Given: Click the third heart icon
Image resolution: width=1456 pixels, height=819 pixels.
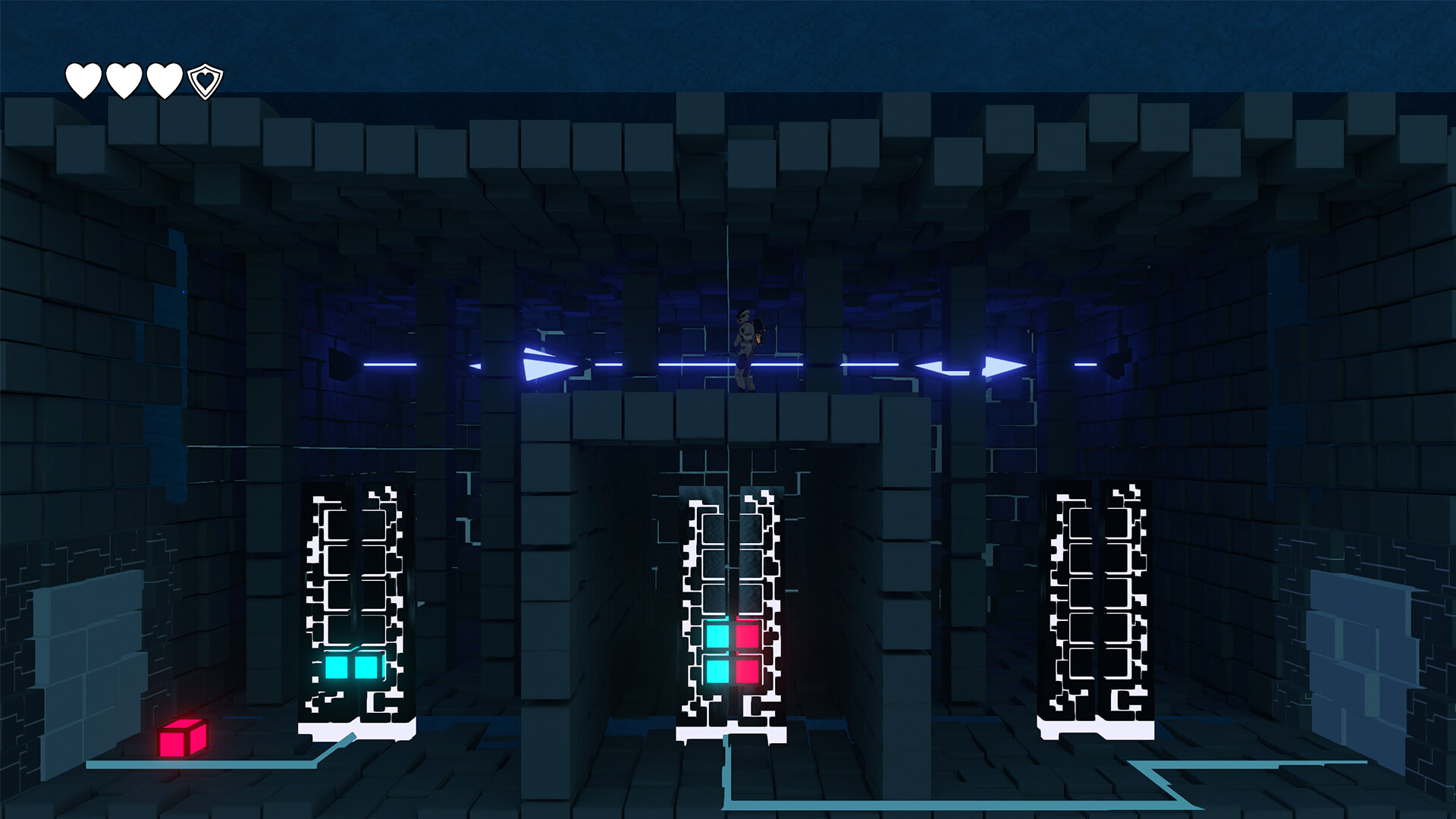Looking at the screenshot, I should 163,79.
